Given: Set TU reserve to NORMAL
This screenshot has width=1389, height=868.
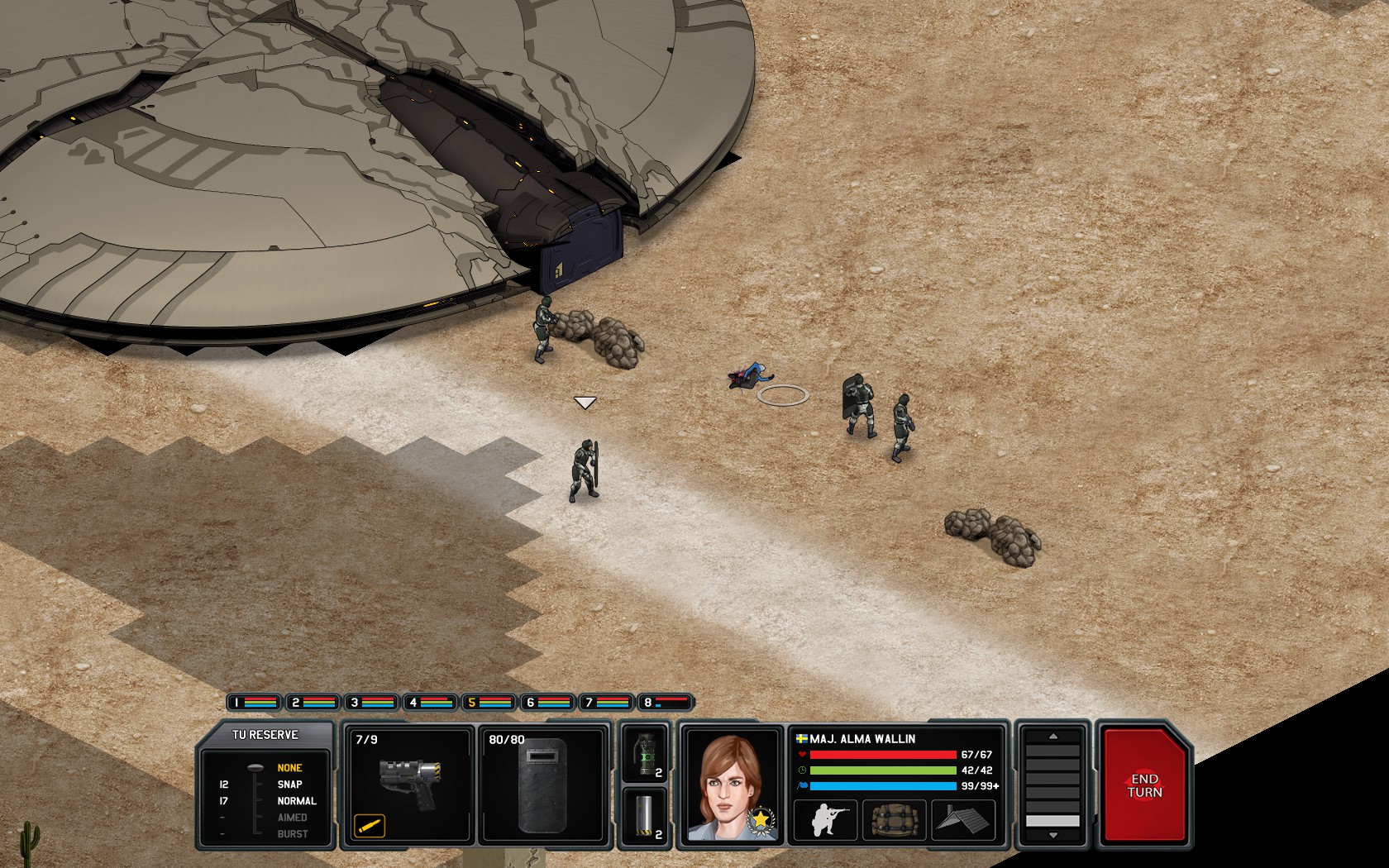Looking at the screenshot, I should pos(298,800).
